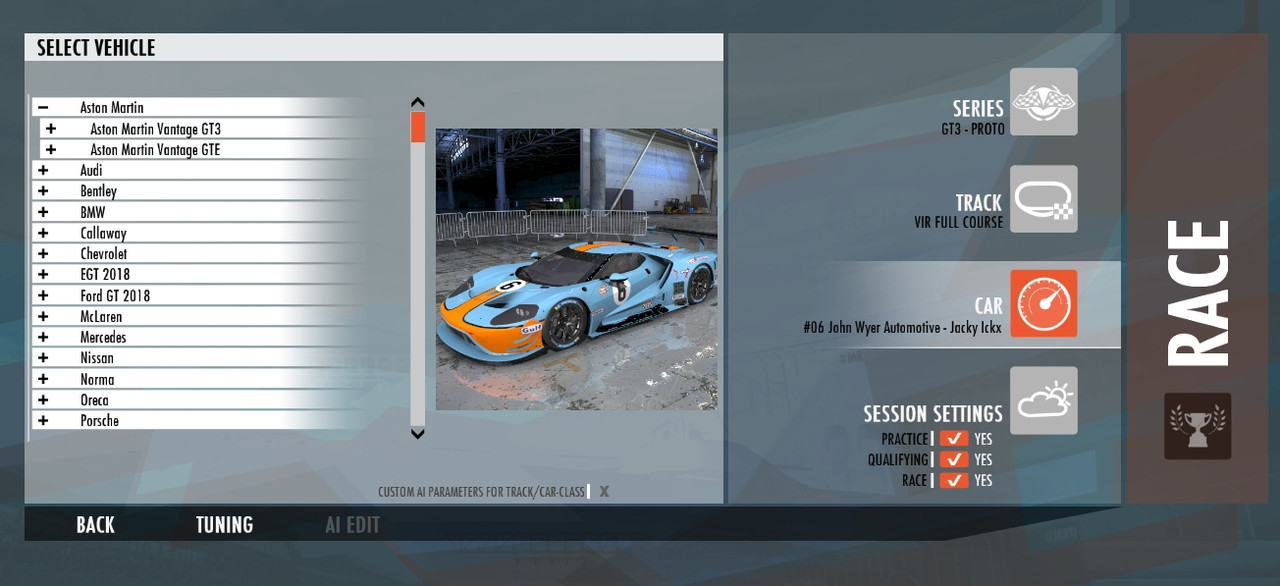Choose the Ford GT 2018 group

click(114, 296)
